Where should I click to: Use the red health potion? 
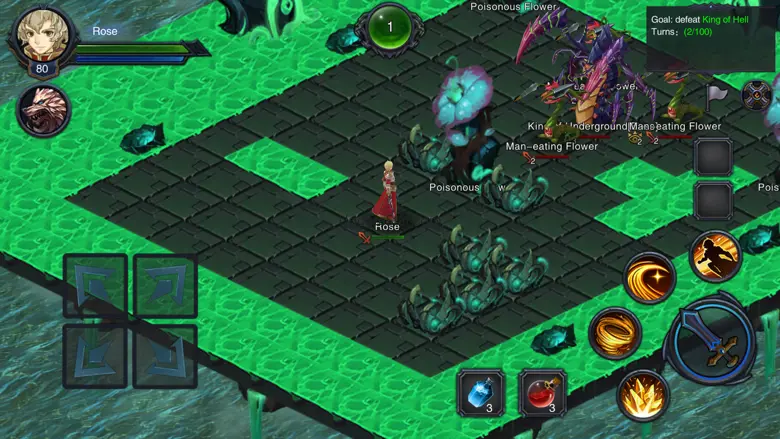pos(543,392)
